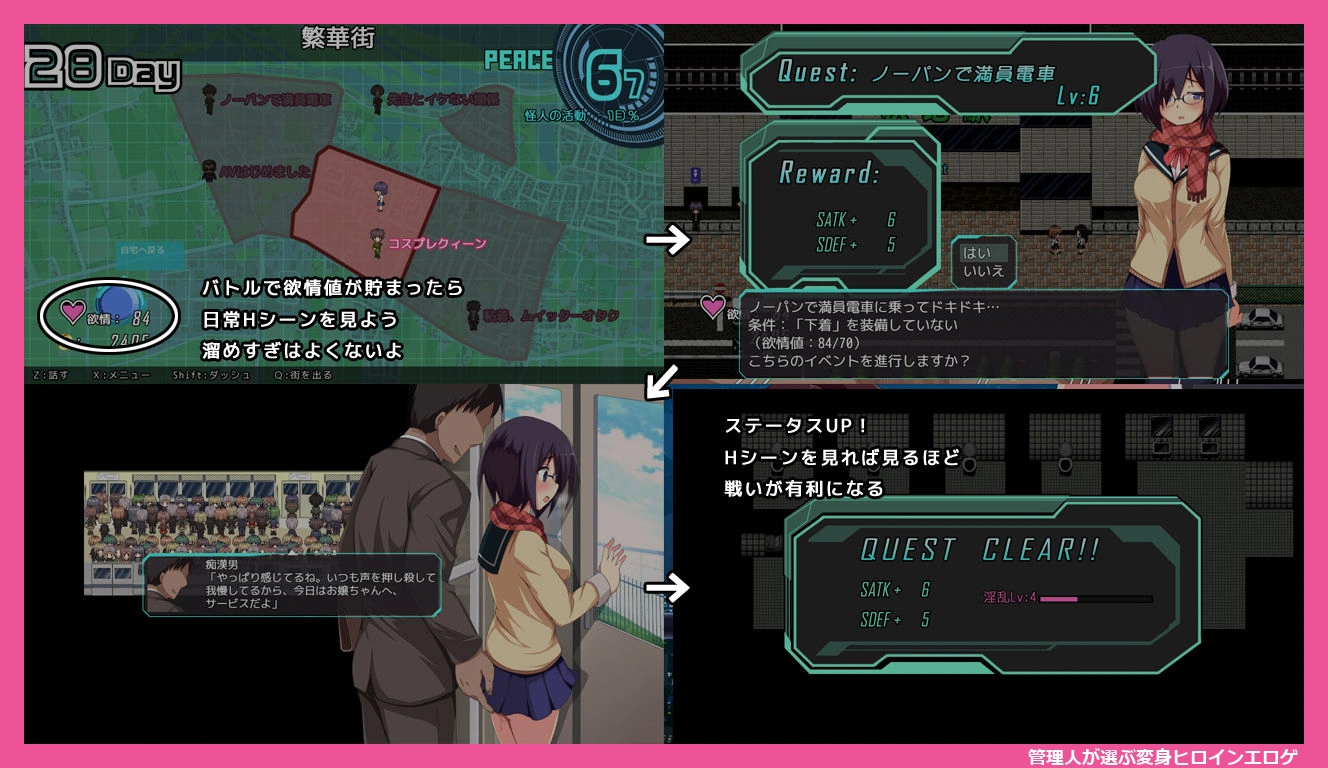Choose はい to start the quest
1328x768 pixels.
click(977, 253)
